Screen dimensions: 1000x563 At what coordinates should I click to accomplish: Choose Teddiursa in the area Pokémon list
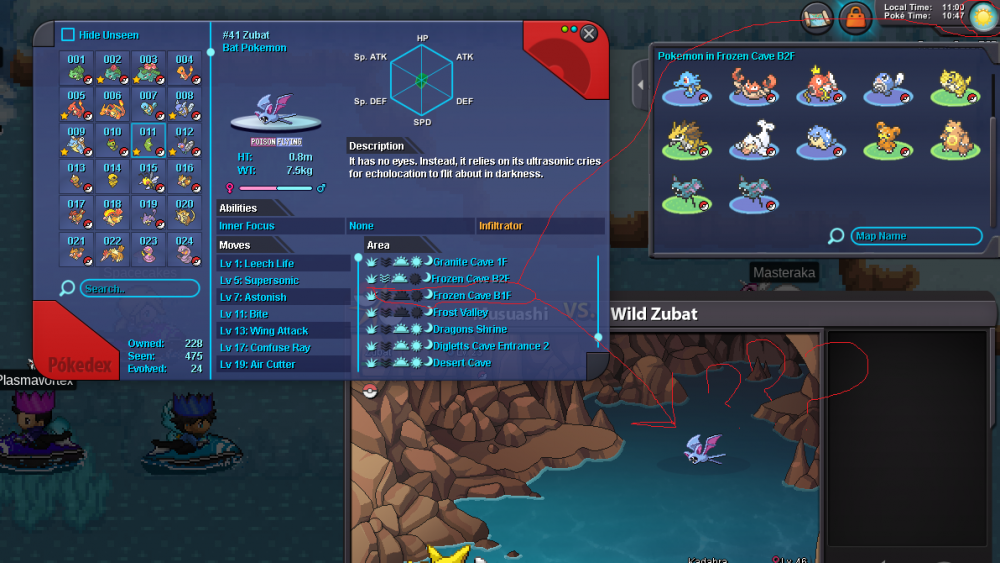(x=885, y=140)
